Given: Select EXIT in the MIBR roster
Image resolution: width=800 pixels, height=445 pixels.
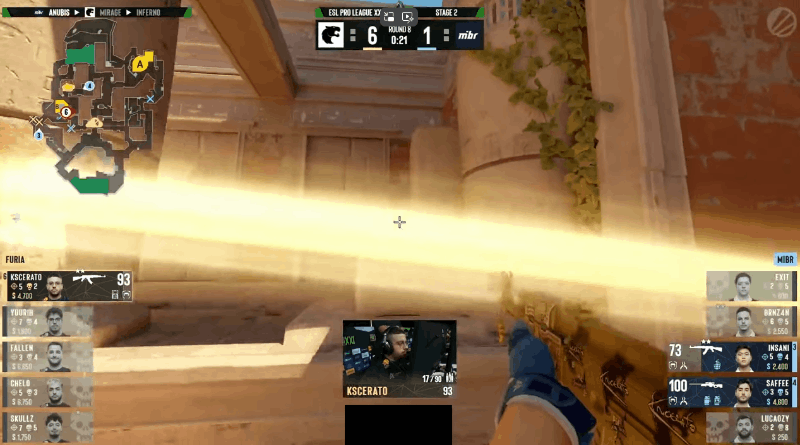Looking at the screenshot, I should pyautogui.click(x=751, y=286).
